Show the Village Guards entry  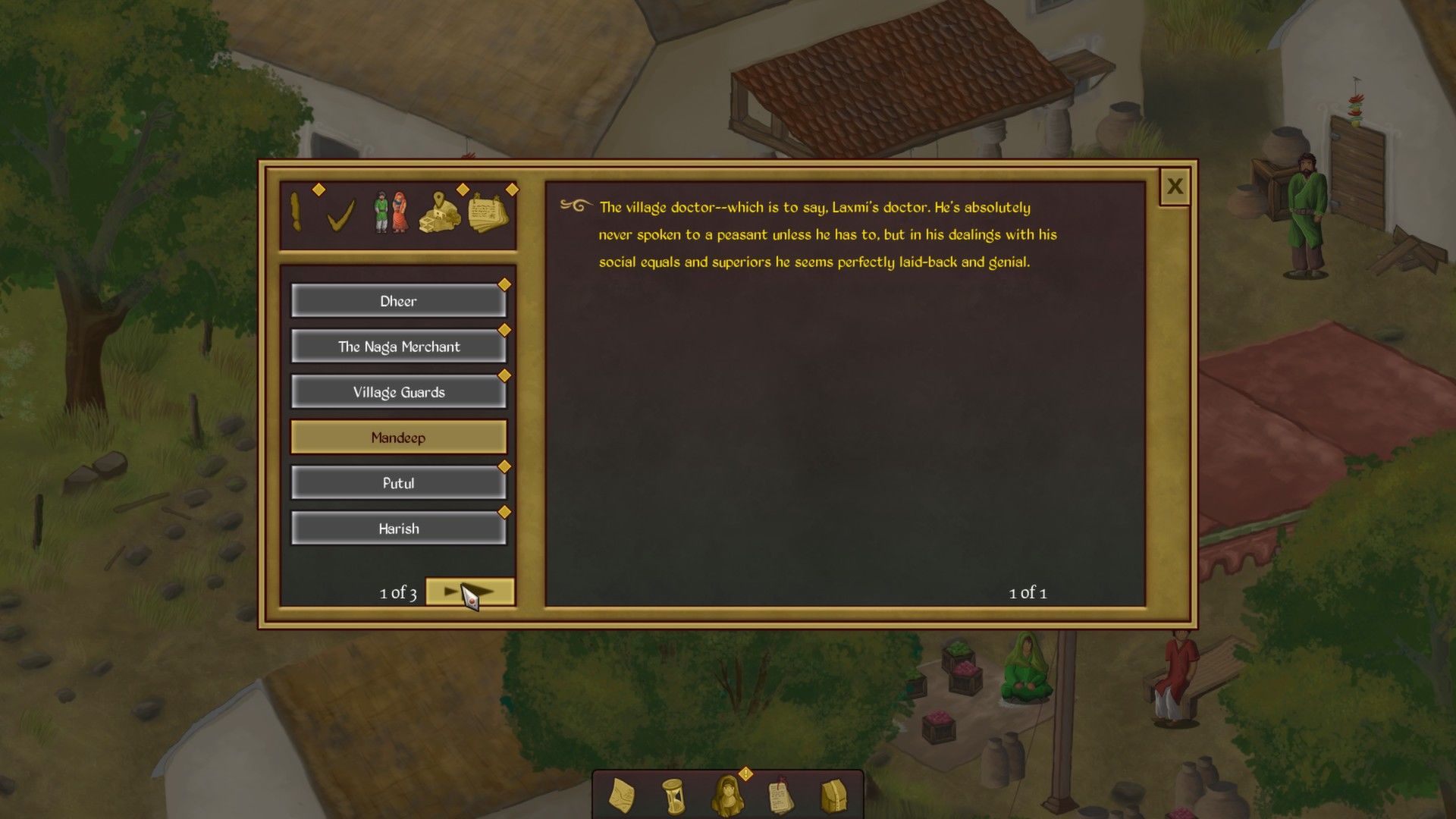pos(398,392)
